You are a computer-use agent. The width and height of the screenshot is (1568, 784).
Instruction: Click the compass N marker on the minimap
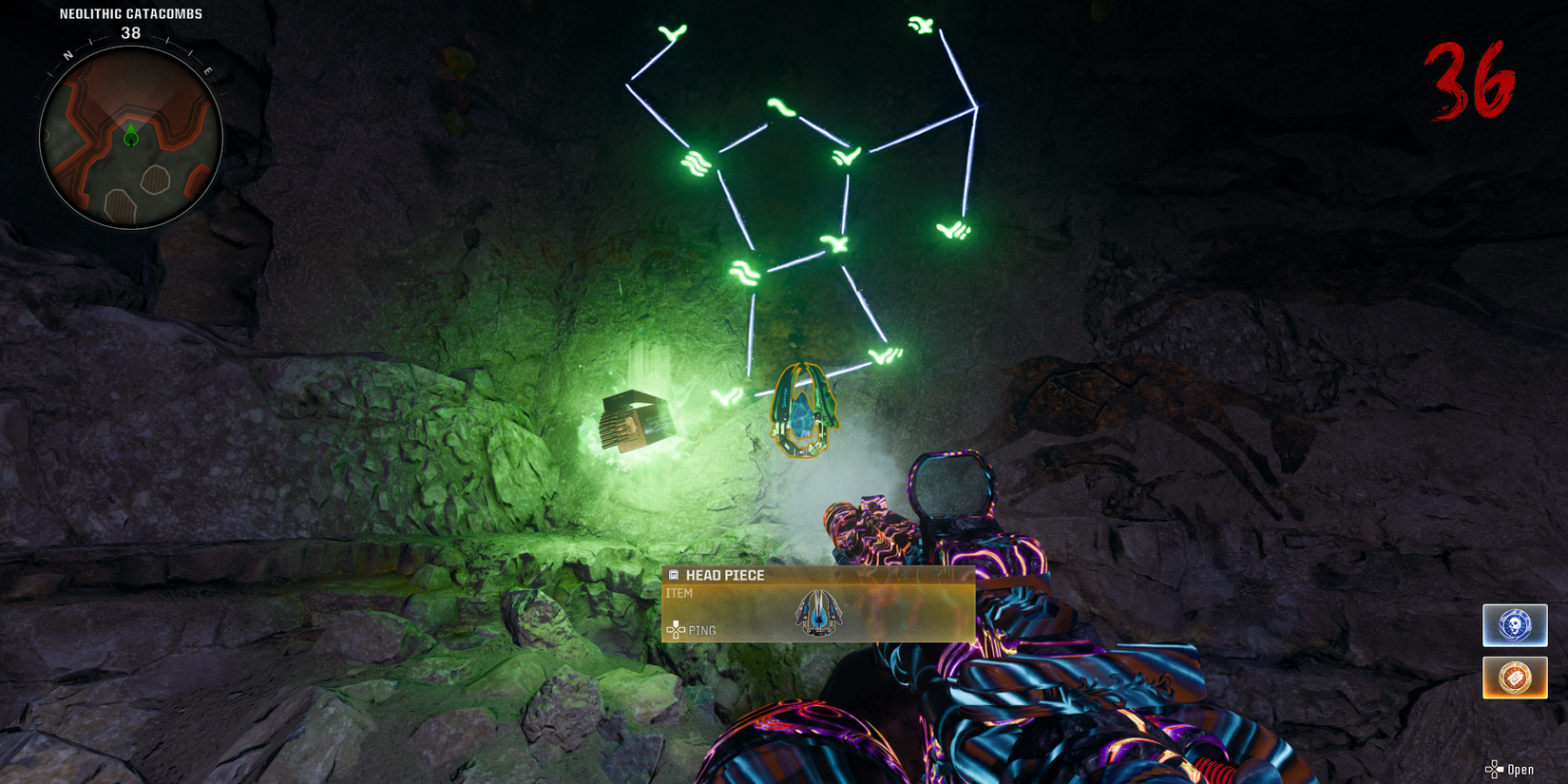[67, 54]
